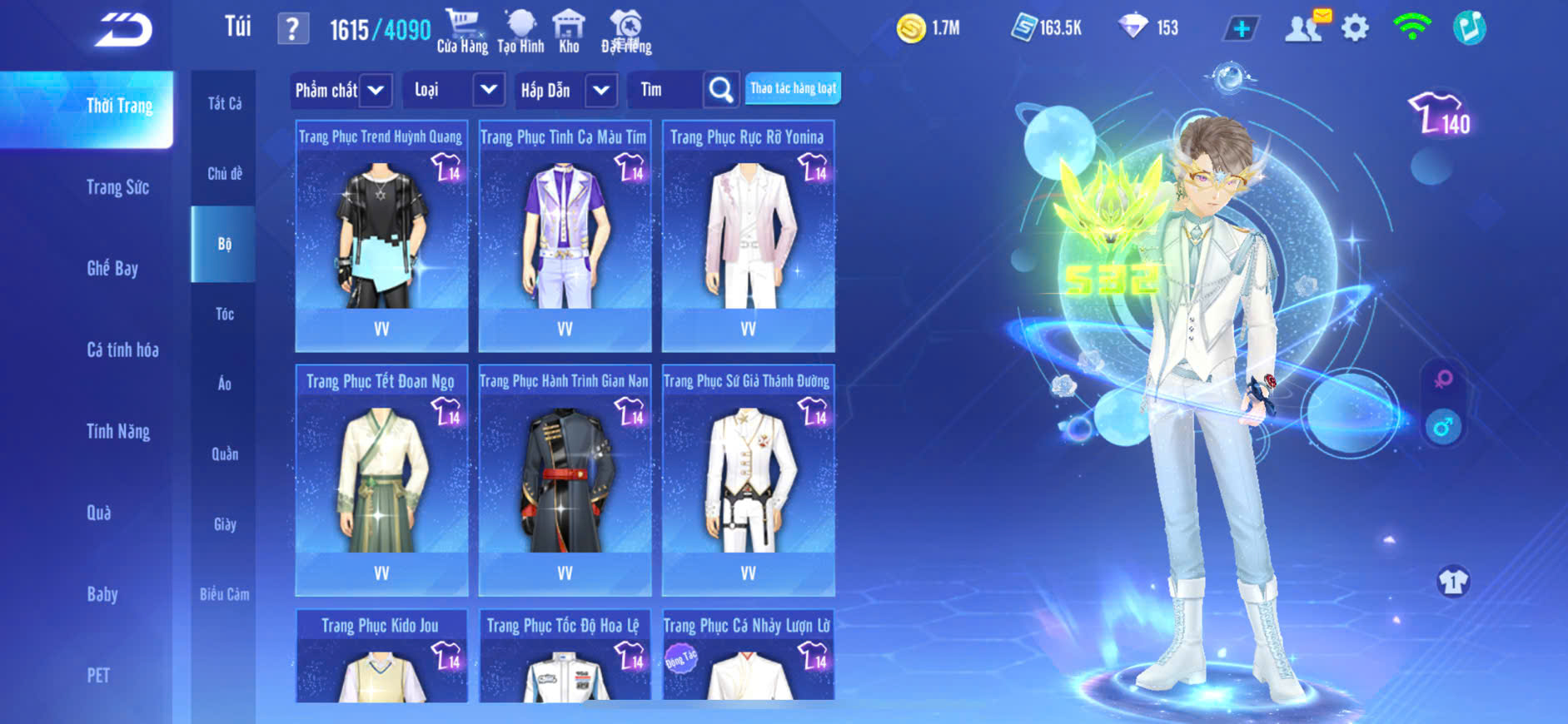Expand the Phẩm chất dropdown
Image resolution: width=1568 pixels, height=724 pixels.
coord(376,90)
